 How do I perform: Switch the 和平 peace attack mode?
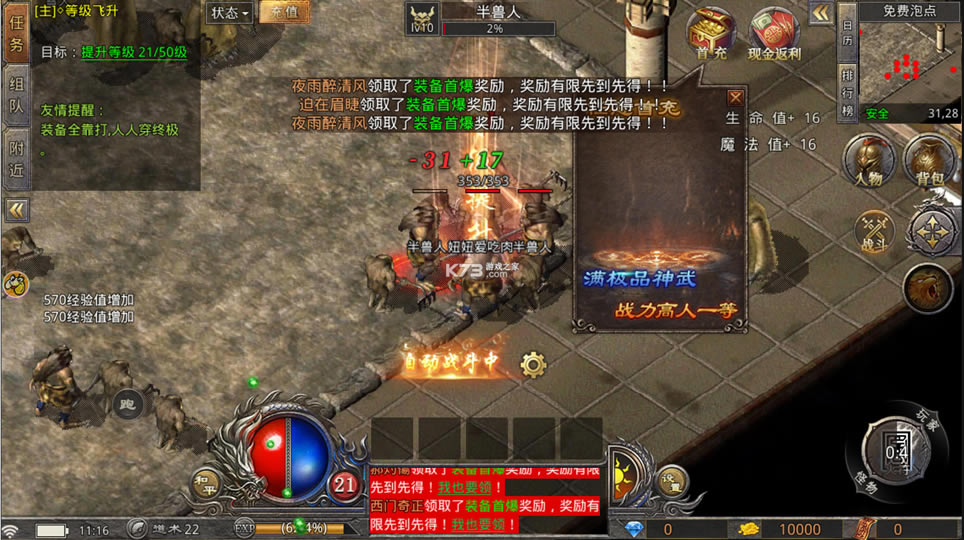tap(207, 483)
